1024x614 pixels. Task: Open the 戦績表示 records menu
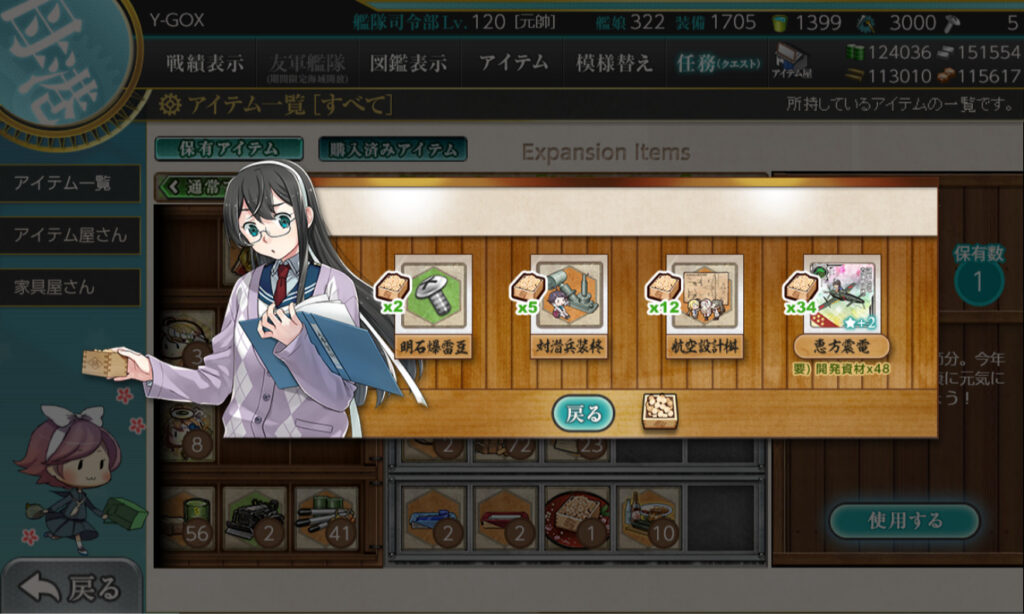[x=204, y=63]
